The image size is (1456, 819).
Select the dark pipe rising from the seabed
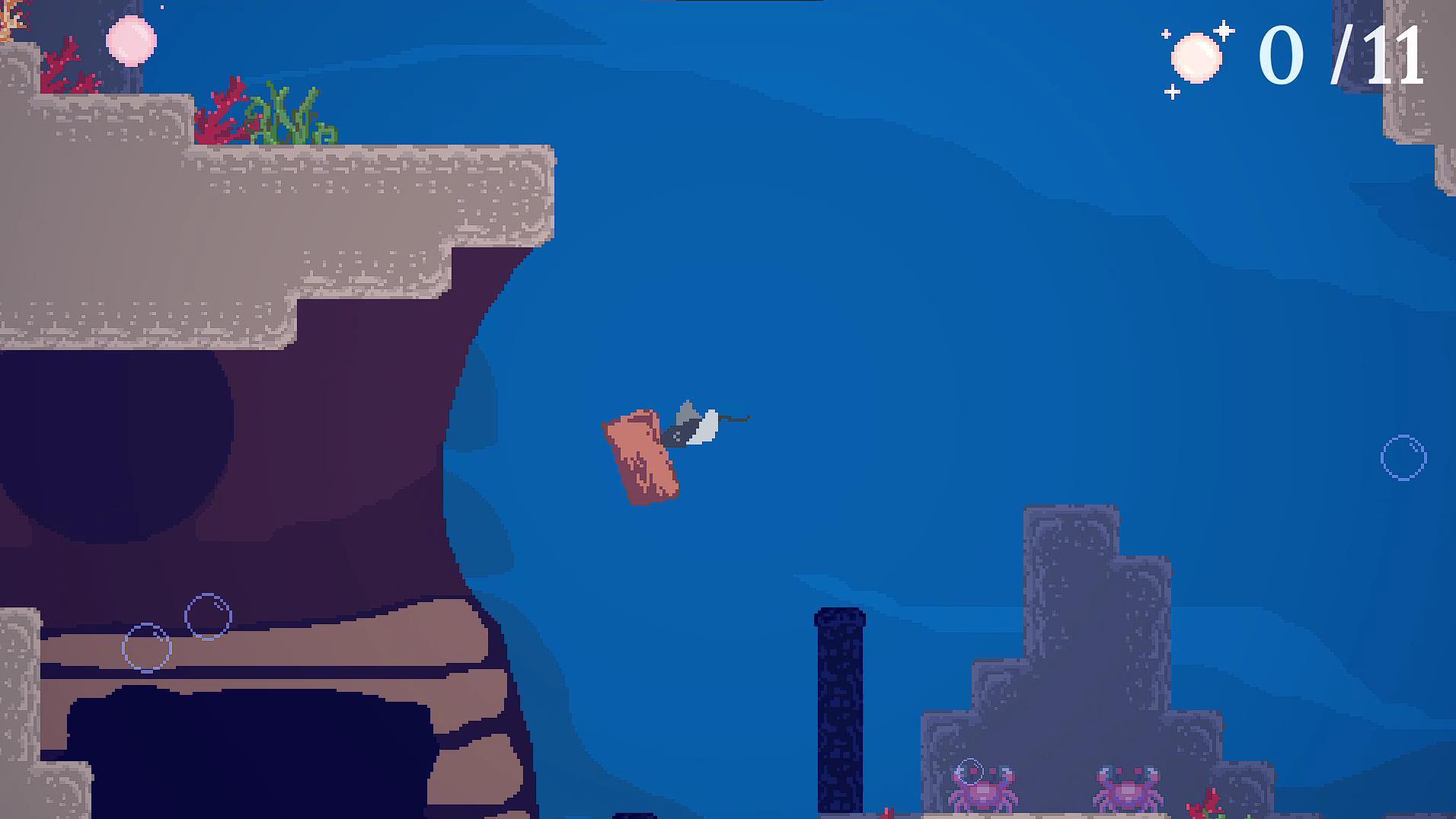(x=841, y=708)
